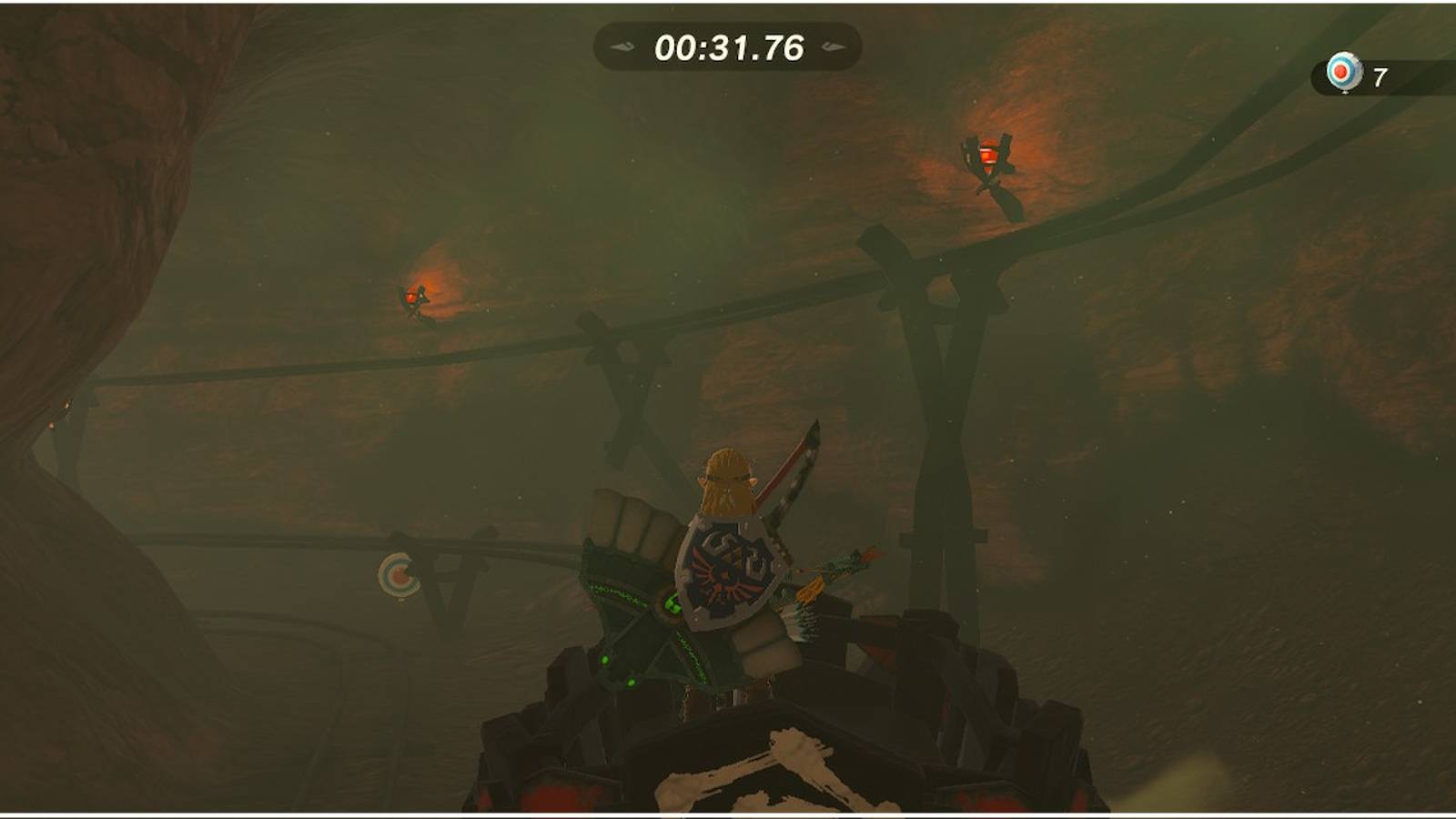This screenshot has width=1456, height=819.
Task: Expand the timer via its left arrow
Action: point(622,44)
